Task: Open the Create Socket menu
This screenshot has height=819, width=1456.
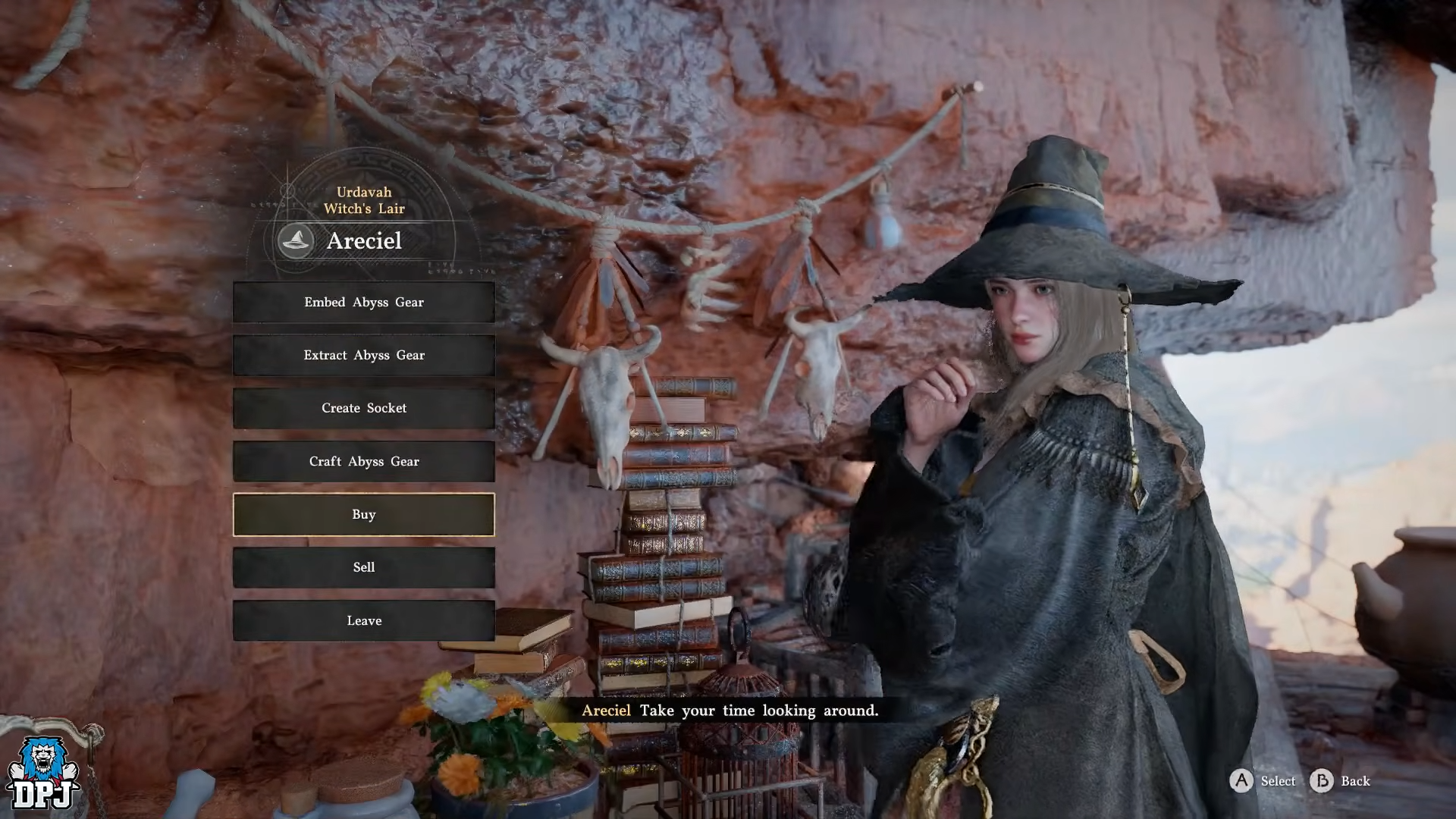Action: tap(364, 408)
